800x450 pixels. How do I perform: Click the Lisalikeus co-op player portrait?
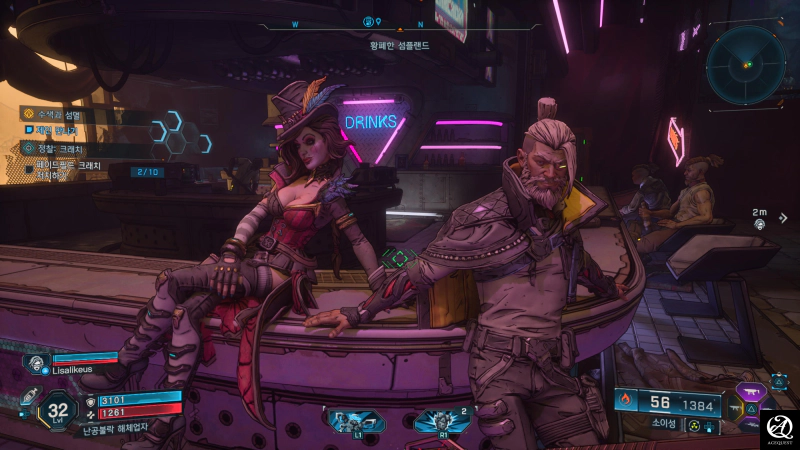coord(37,365)
